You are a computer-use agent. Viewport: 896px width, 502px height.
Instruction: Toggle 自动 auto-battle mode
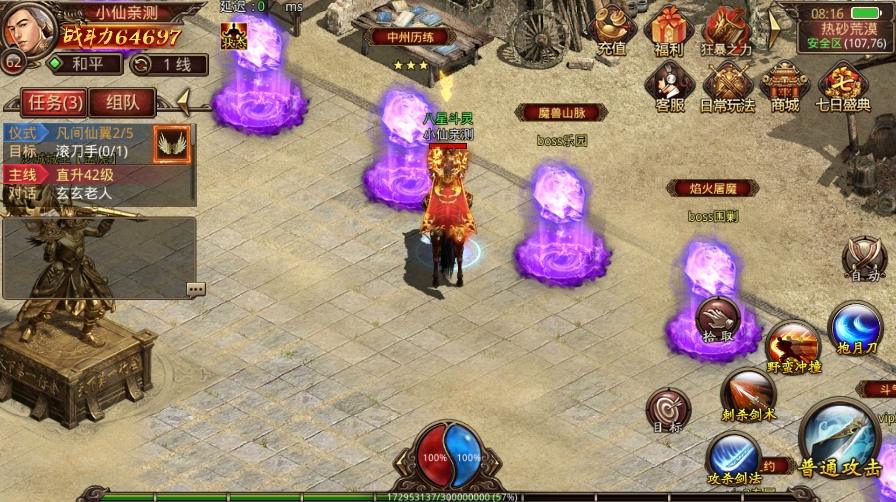(863, 258)
